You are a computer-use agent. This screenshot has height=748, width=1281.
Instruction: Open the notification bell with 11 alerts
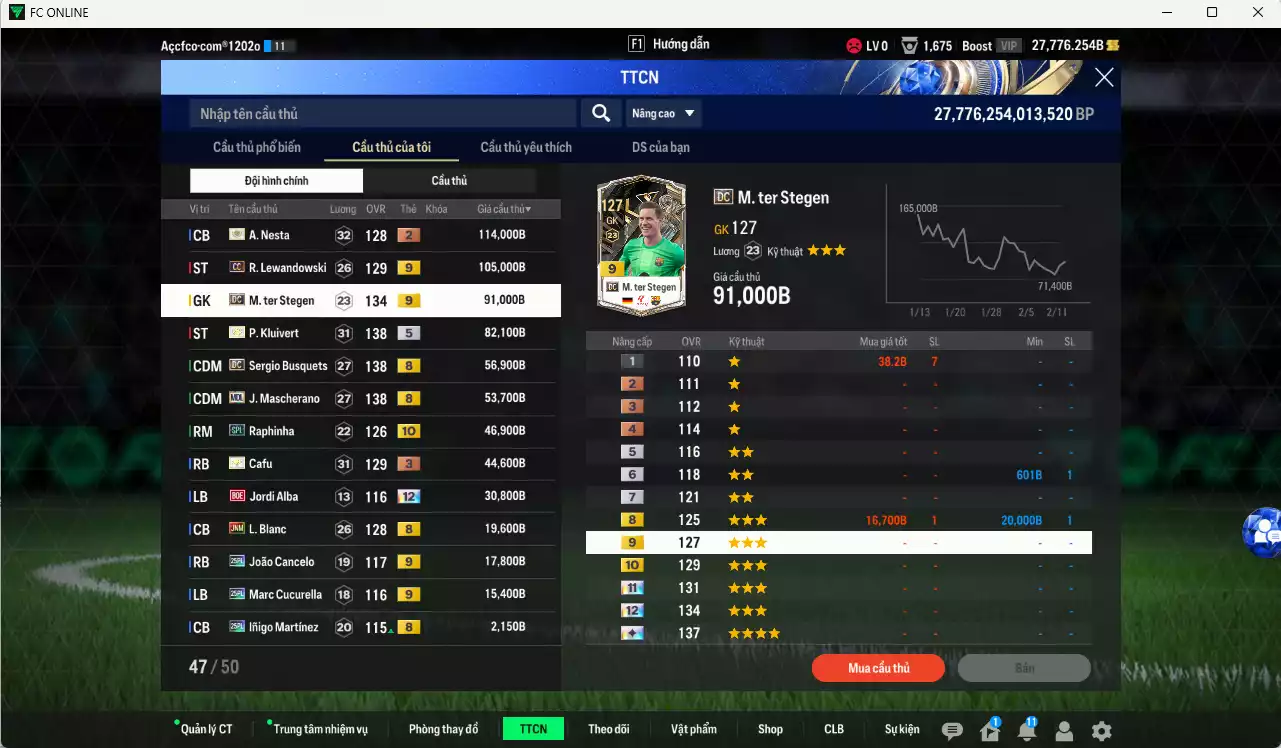tap(1026, 731)
